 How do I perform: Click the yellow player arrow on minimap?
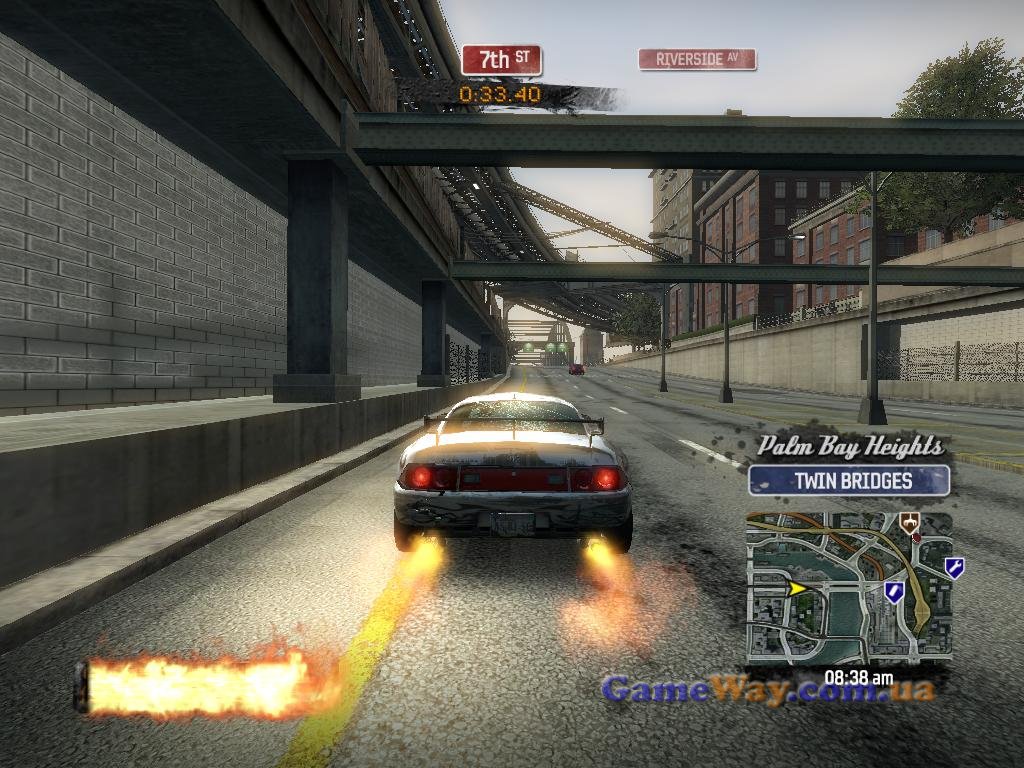pos(798,588)
